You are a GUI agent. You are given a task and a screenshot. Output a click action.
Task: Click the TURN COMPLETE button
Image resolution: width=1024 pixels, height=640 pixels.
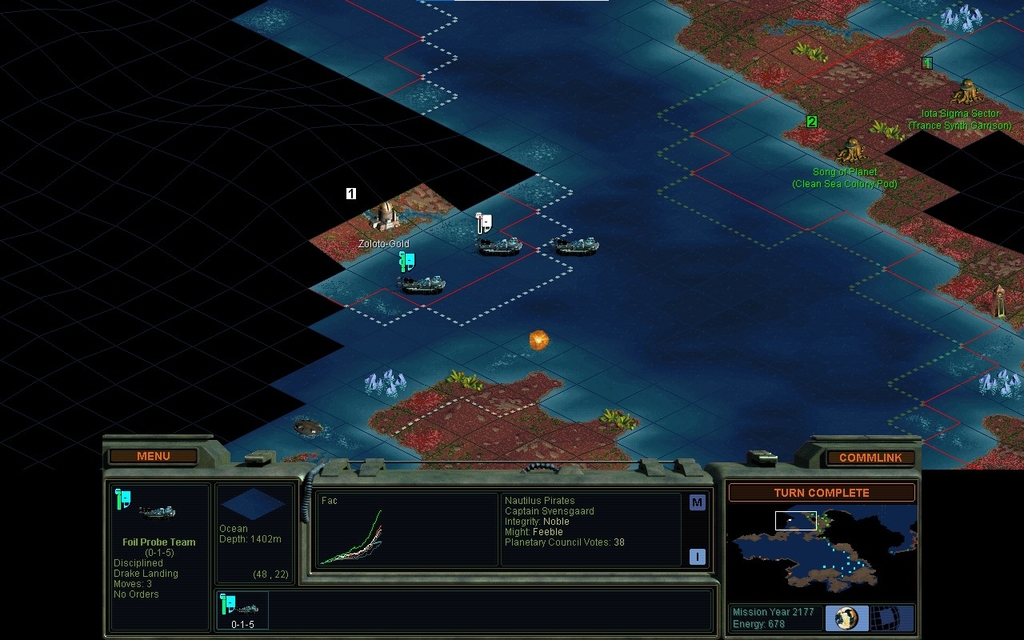821,493
